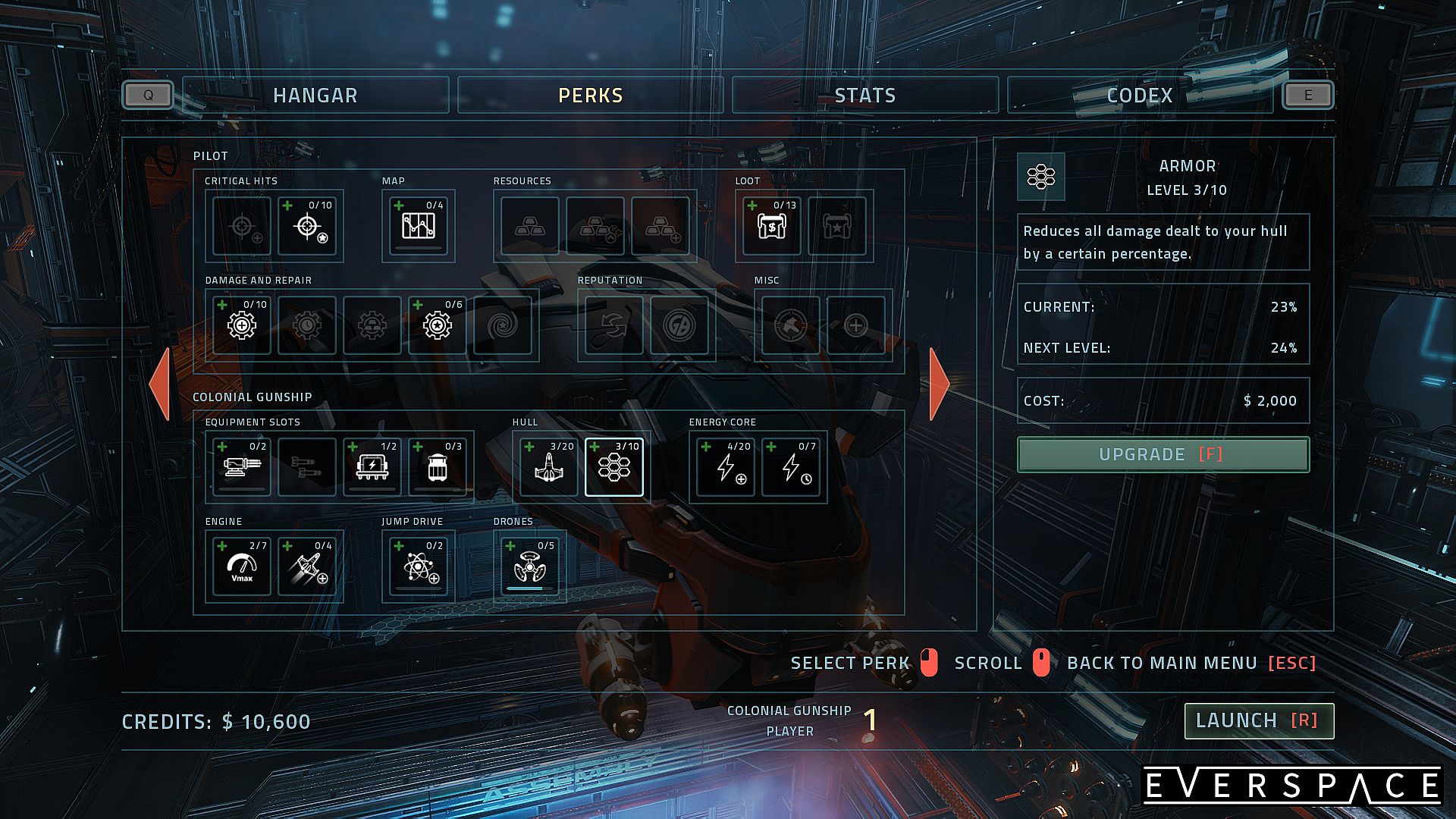Upgrade the Armor perk
This screenshot has width=1456, height=819.
1163,454
